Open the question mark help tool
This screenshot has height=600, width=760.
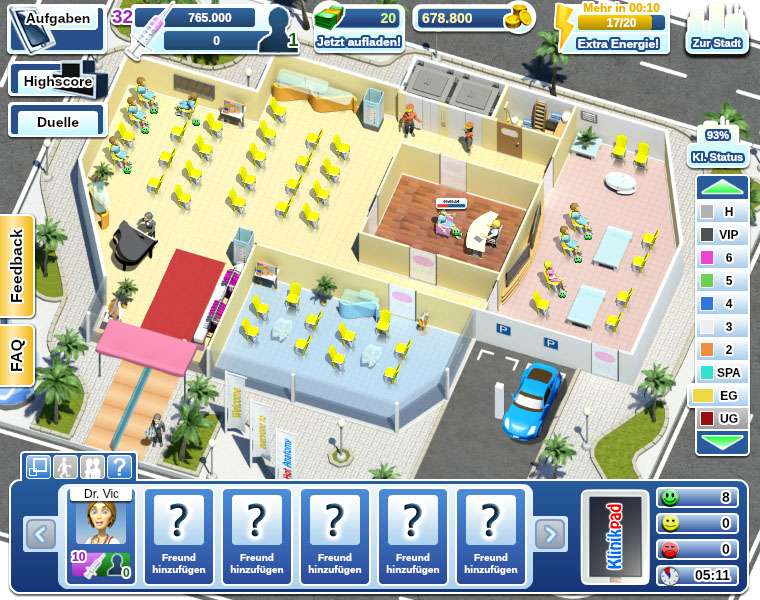click(x=120, y=466)
